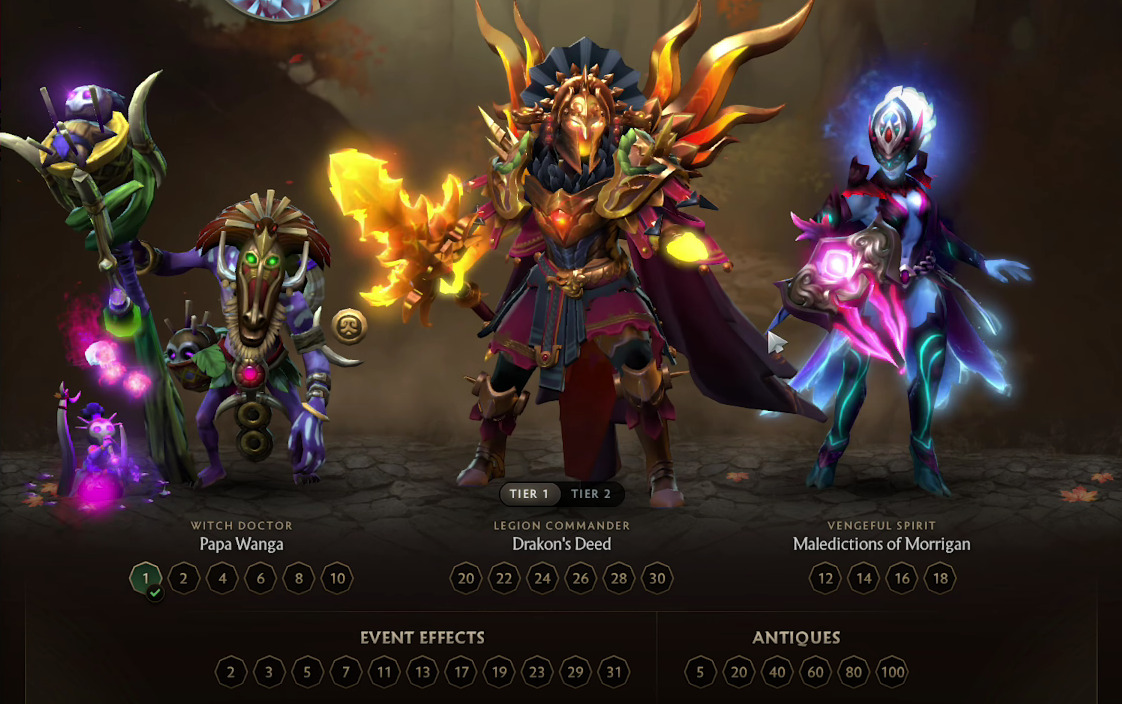Open Papa Wanga level 10 reward
Image resolution: width=1122 pixels, height=704 pixels.
(338, 578)
